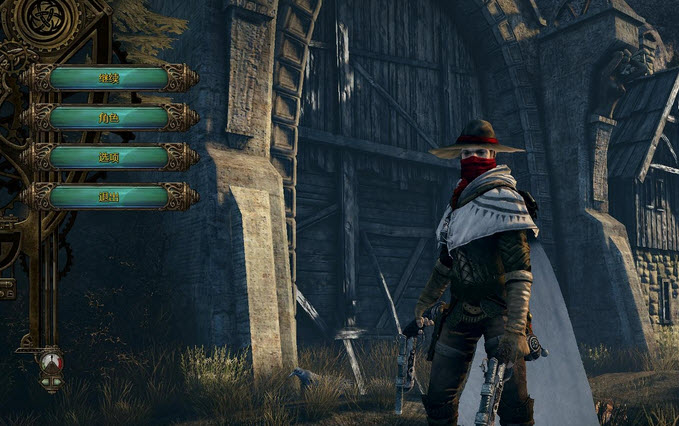679x426 pixels.
Task: Open the 角色 (Character) menu
Action: (109, 117)
